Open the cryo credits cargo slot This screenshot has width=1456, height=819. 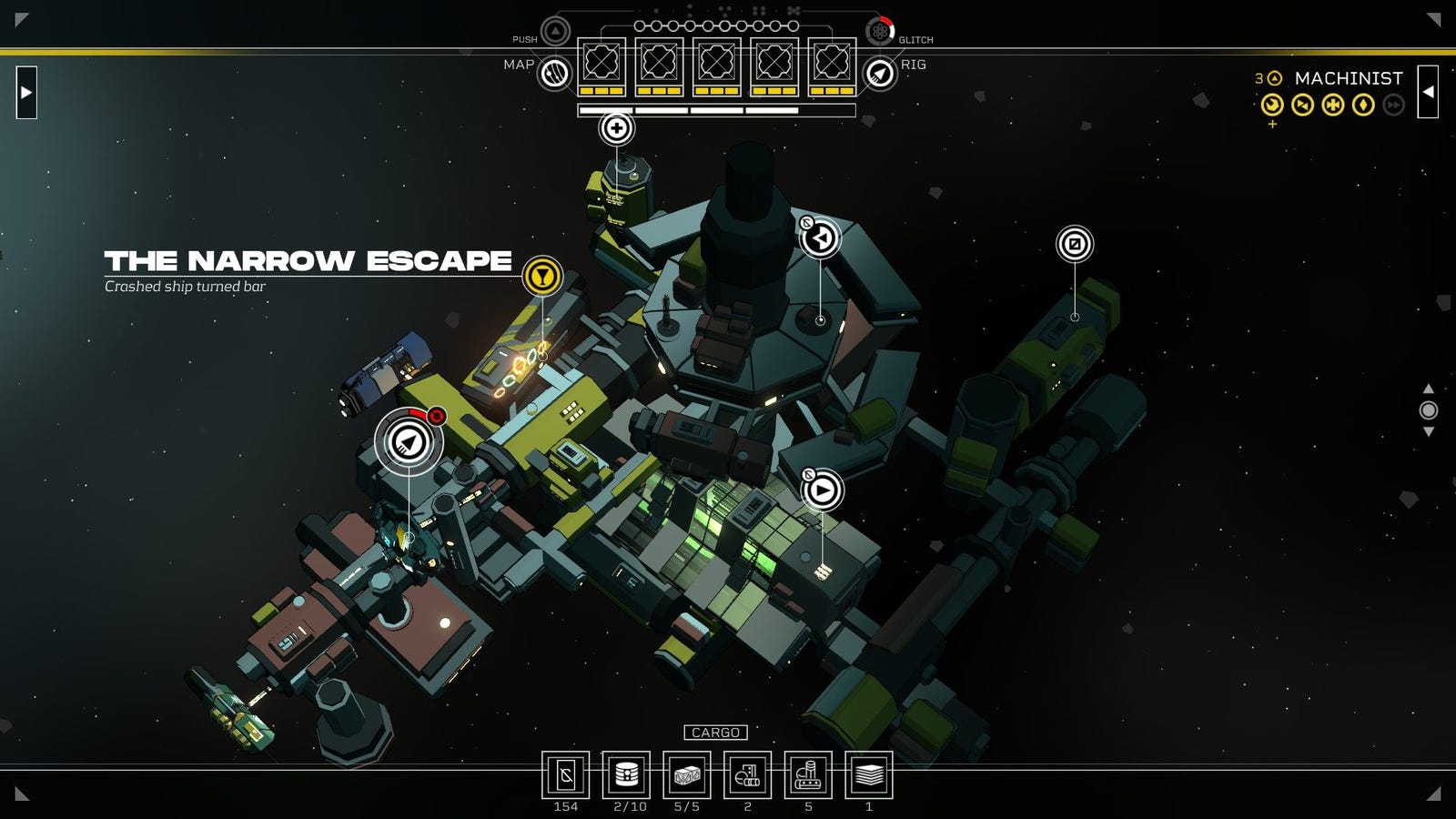click(x=565, y=775)
